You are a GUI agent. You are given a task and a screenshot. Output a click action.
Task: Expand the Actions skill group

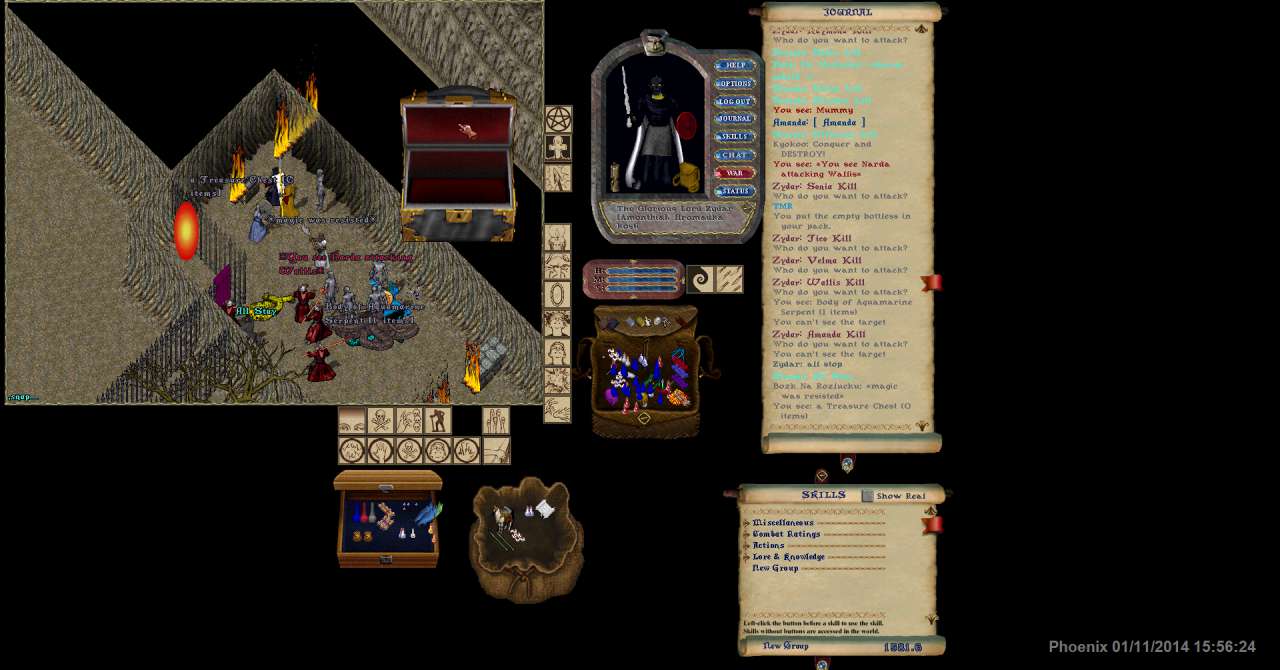[x=746, y=546]
